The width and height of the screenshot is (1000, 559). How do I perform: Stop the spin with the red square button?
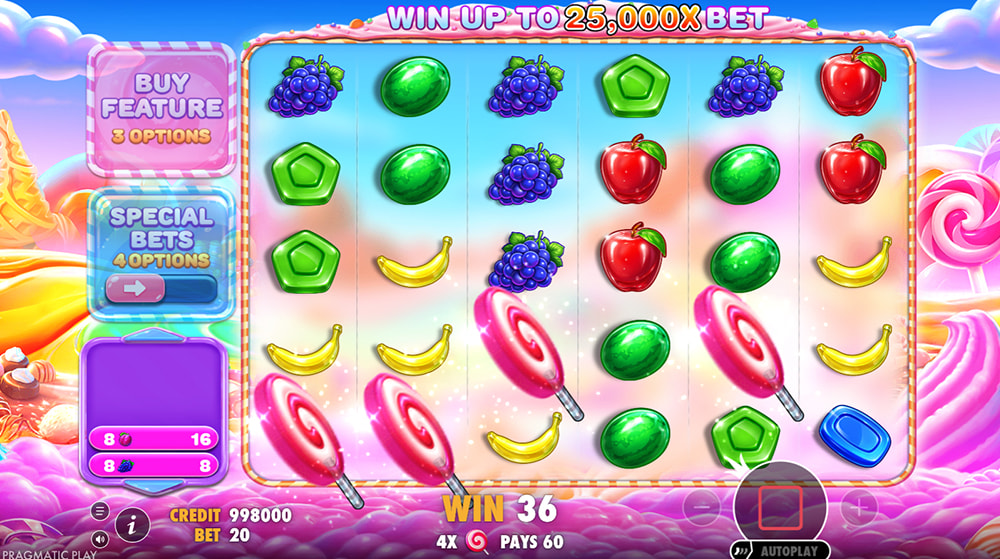click(780, 507)
